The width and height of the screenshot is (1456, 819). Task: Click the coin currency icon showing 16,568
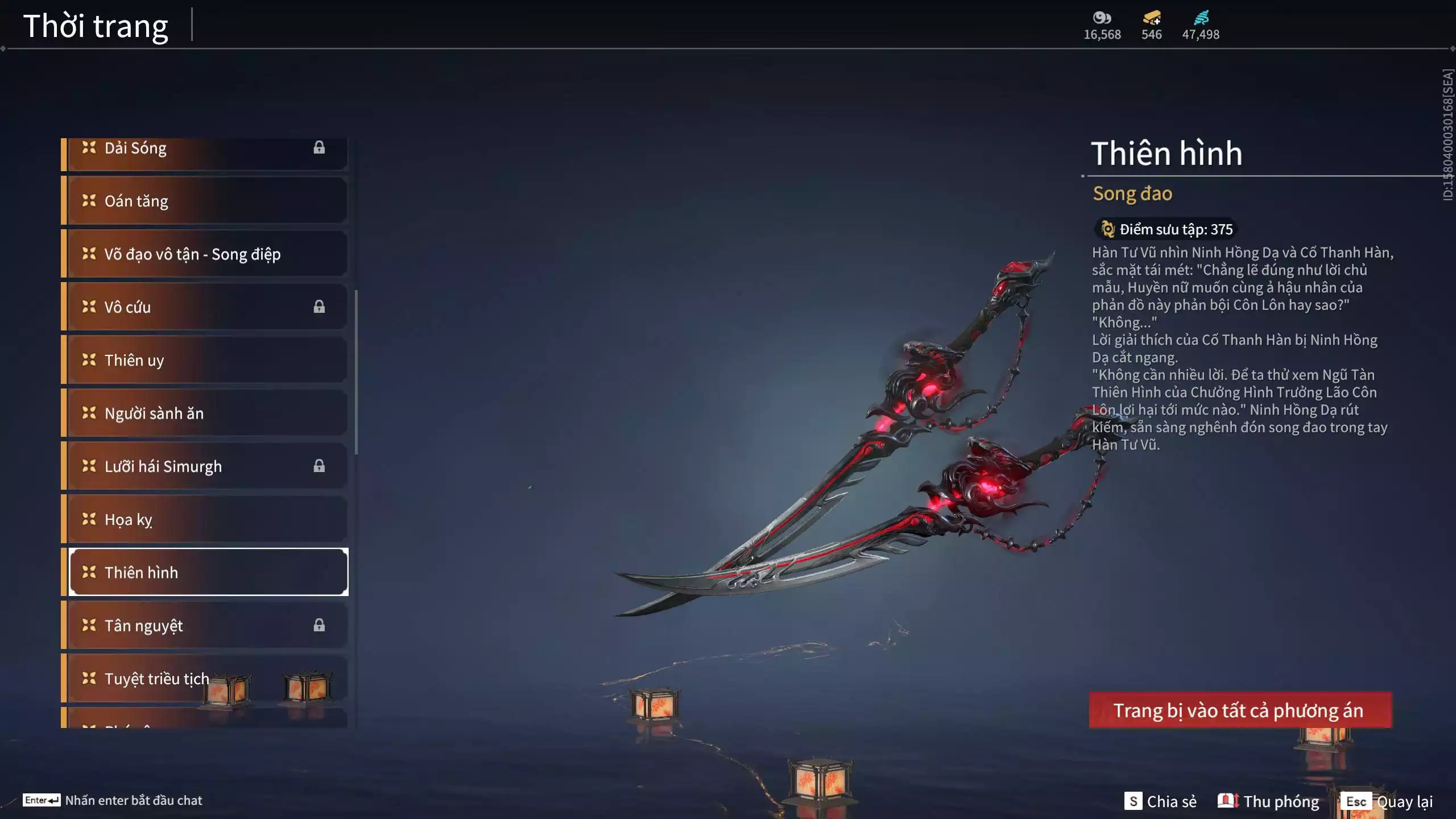tap(1102, 18)
